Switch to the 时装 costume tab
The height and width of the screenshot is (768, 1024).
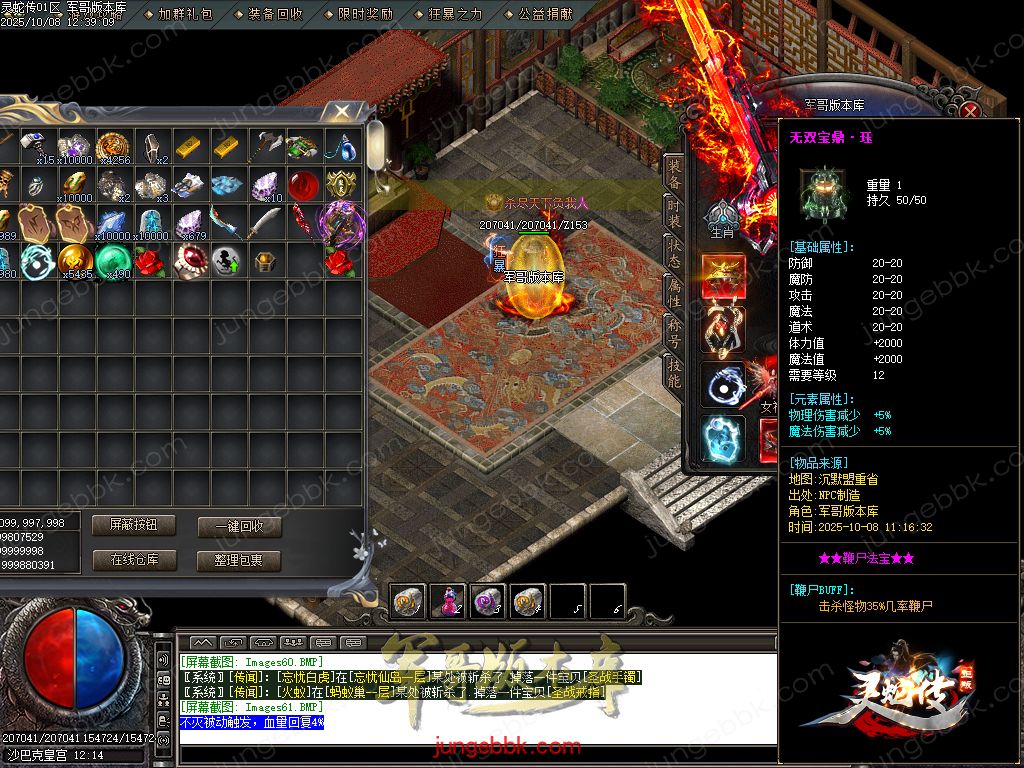click(675, 212)
